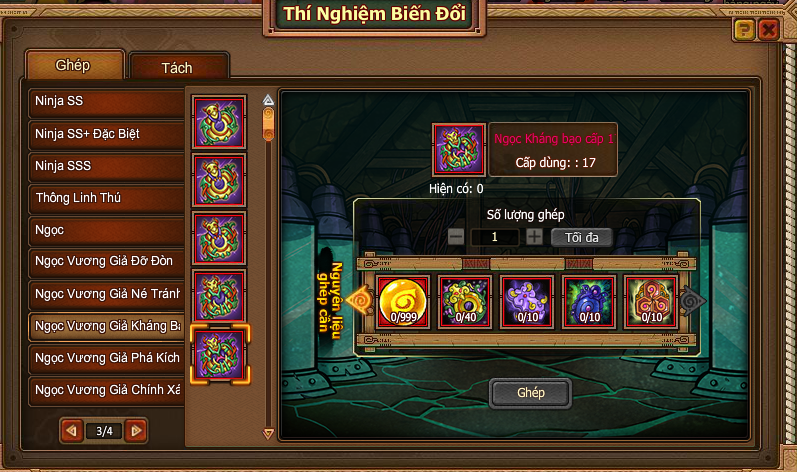Open Ngọc Vương Giả Chính Xác
This screenshot has width=797, height=472.
(106, 389)
